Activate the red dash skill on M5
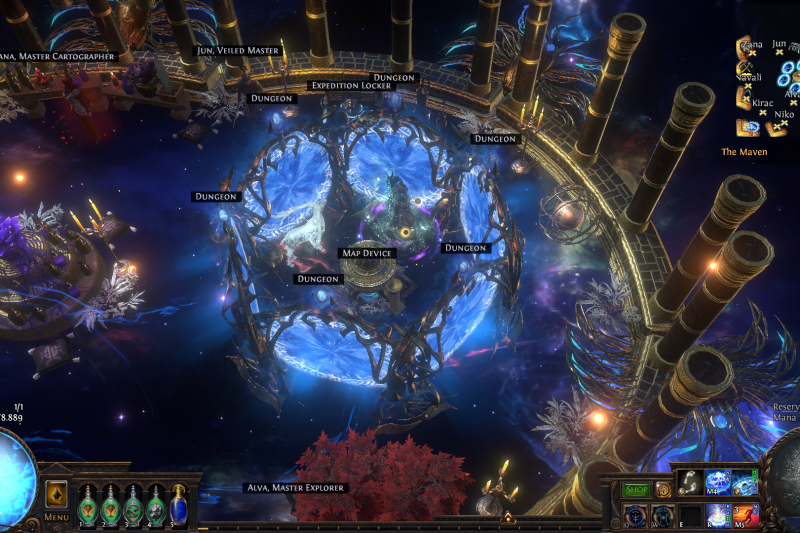The width and height of the screenshot is (800, 533). 743,514
